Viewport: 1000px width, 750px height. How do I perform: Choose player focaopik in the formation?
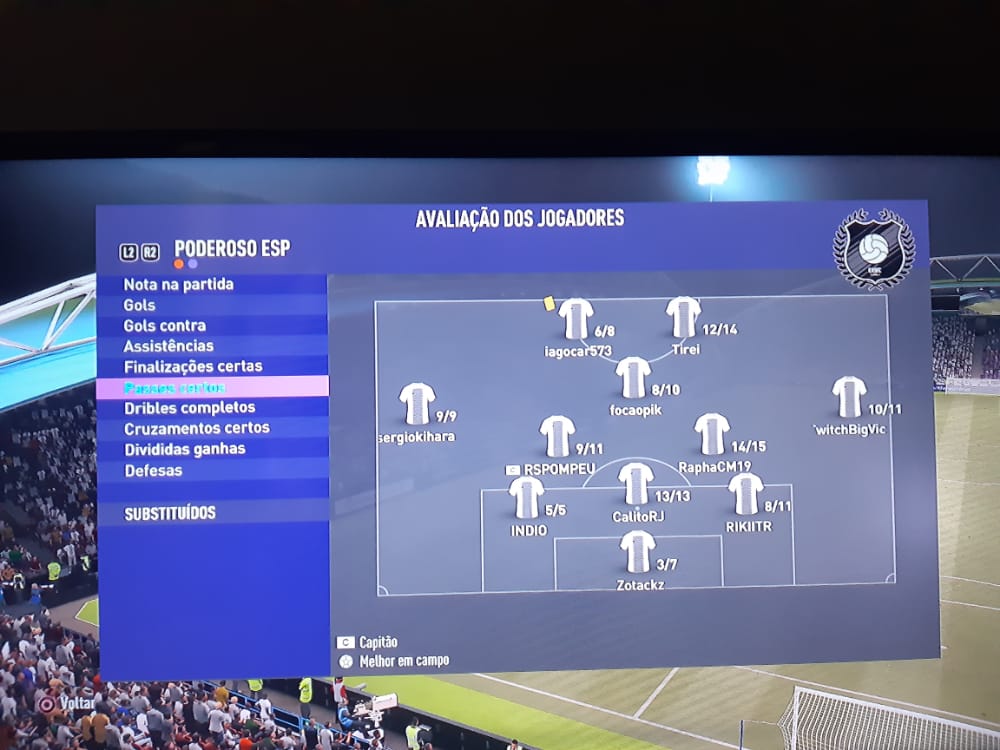(633, 377)
